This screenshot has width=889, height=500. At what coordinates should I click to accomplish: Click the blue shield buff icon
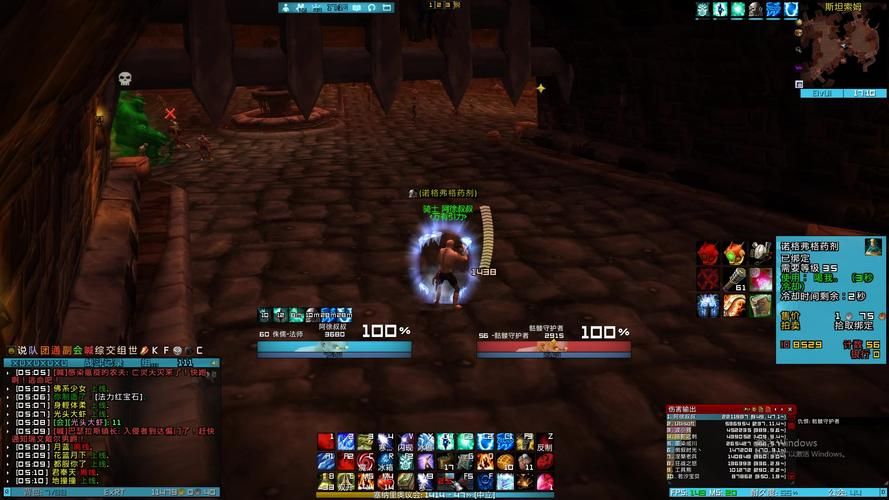[790, 9]
